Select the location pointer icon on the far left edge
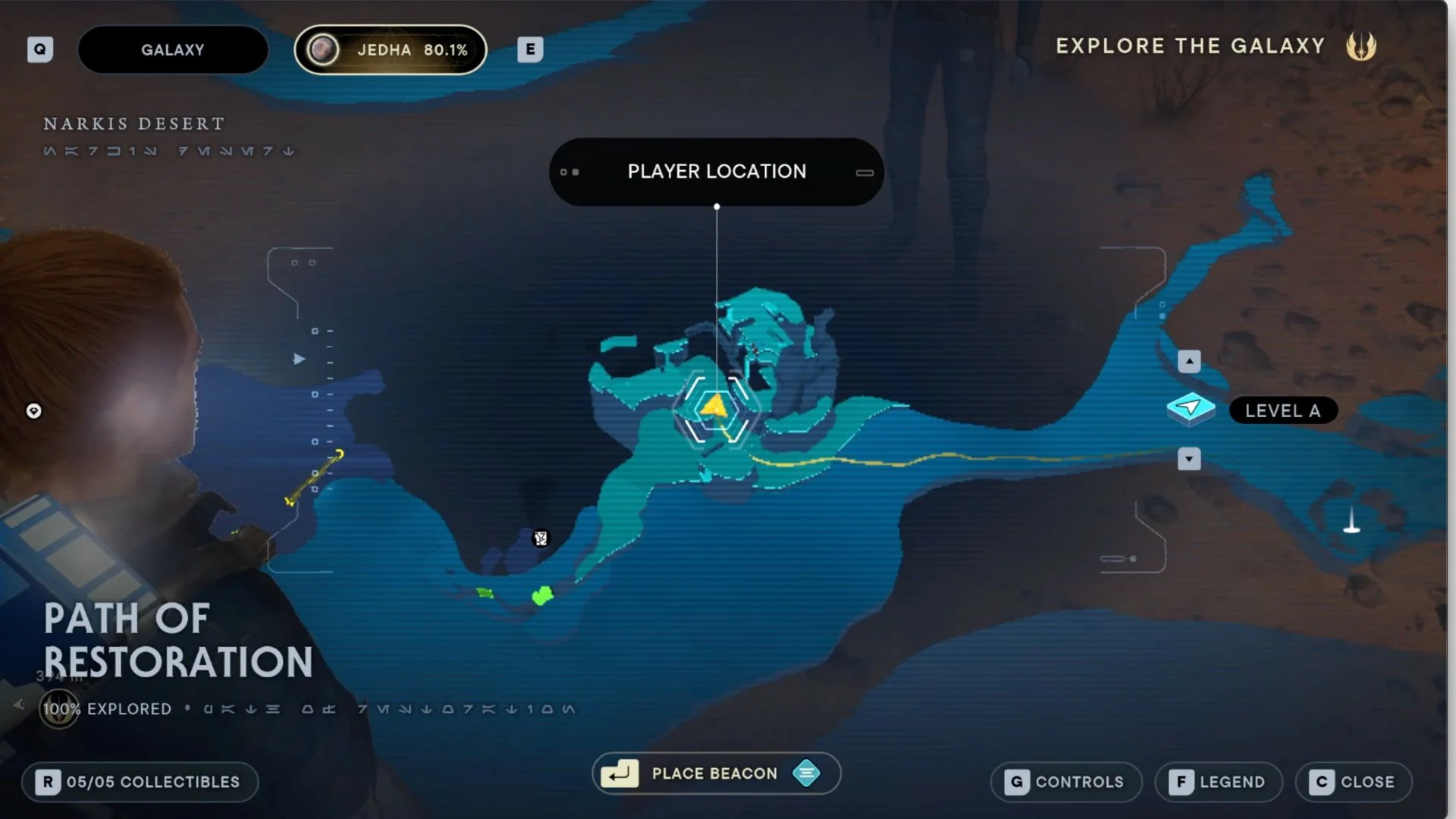The height and width of the screenshot is (819, 1456). tap(33, 412)
